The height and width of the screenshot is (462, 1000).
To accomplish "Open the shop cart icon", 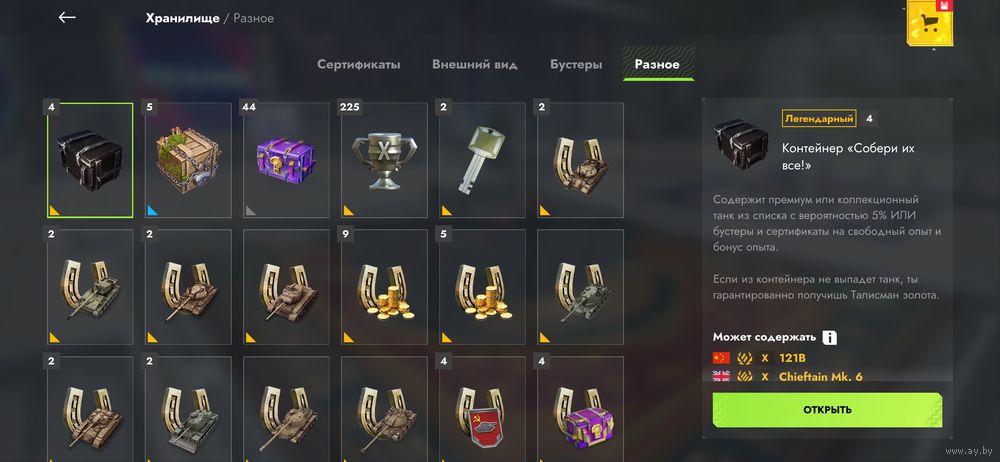I will (x=928, y=25).
